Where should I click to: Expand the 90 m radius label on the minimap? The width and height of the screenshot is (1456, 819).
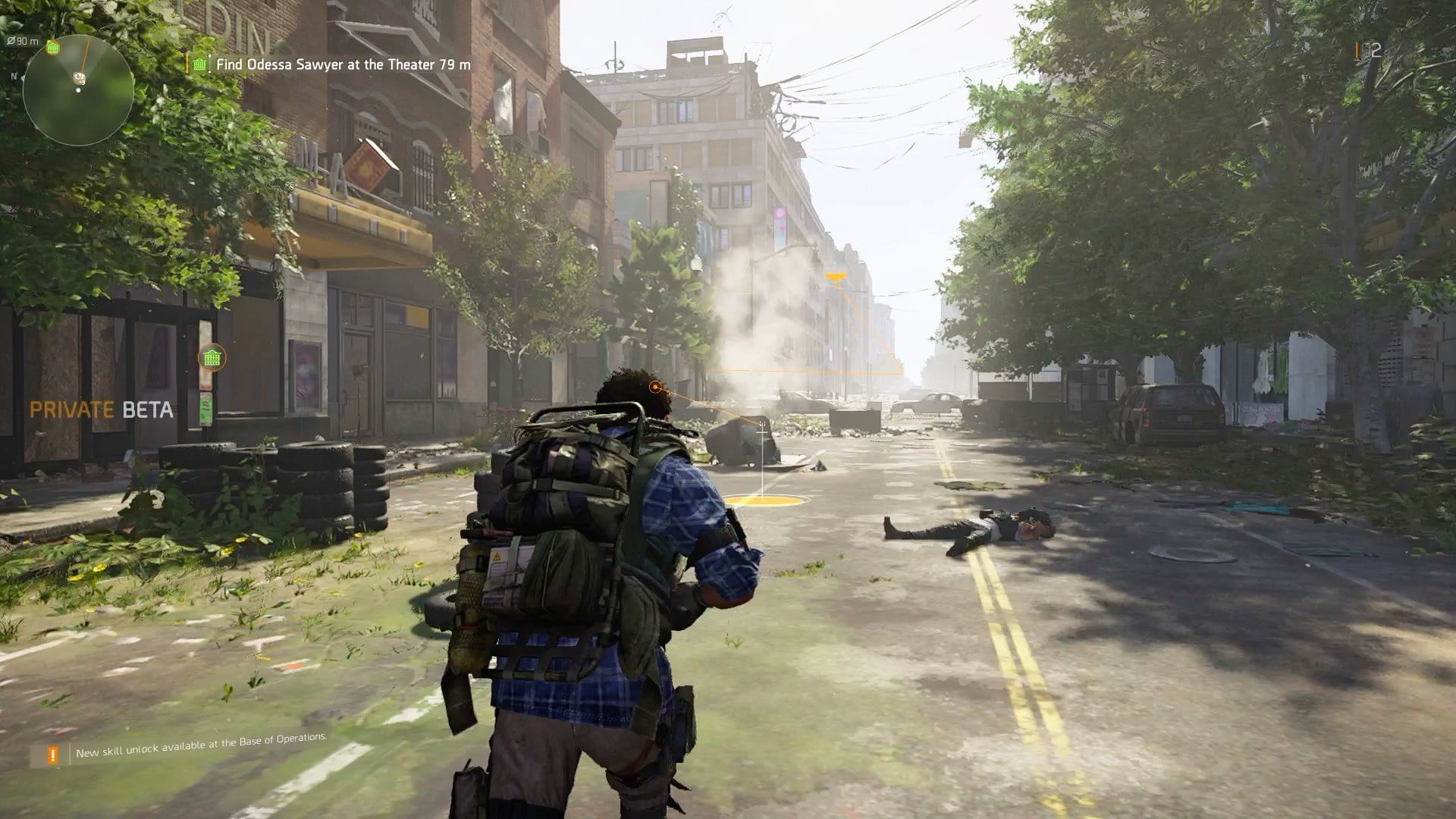(x=23, y=42)
